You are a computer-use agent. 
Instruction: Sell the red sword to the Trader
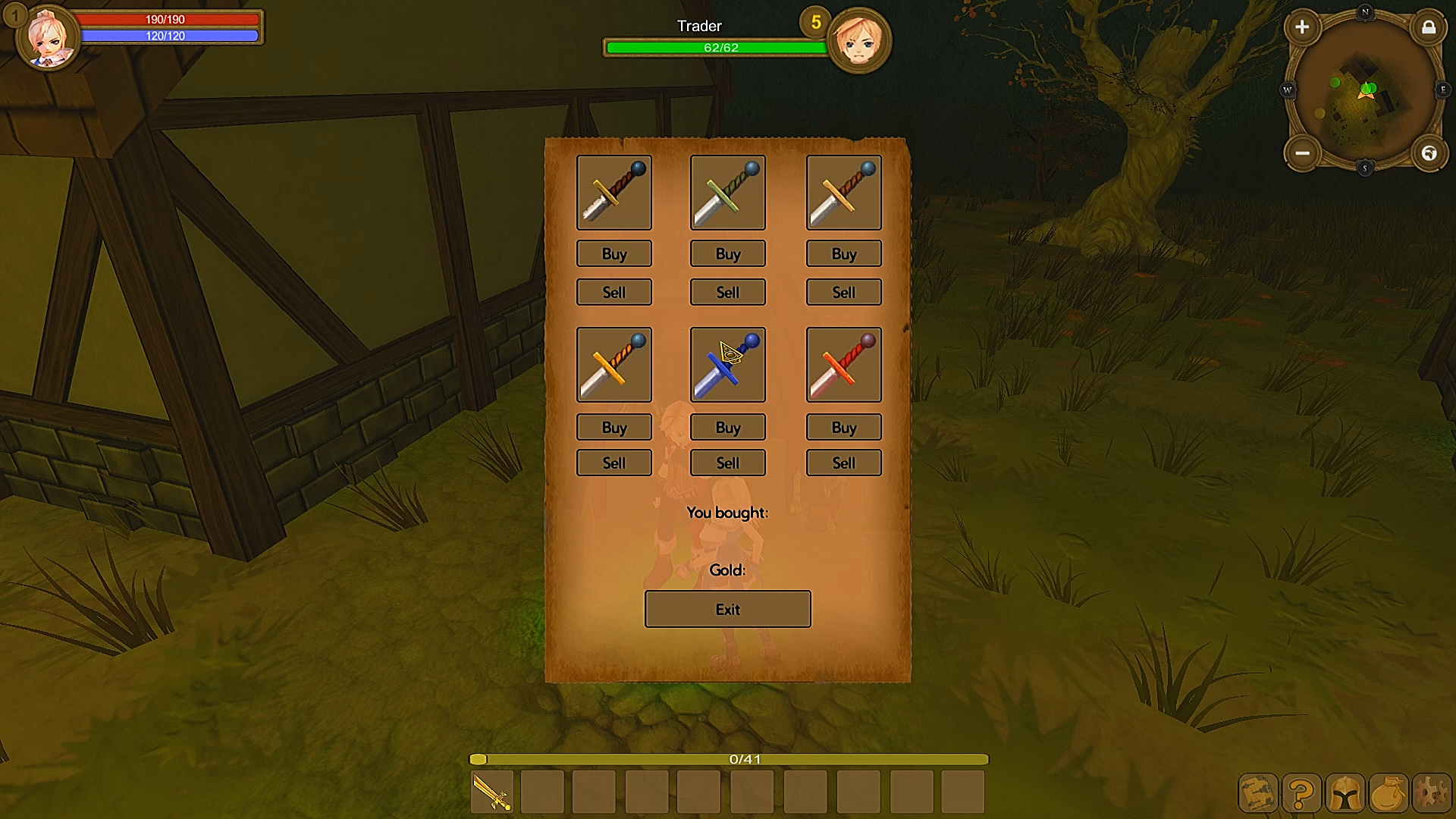pos(843,463)
